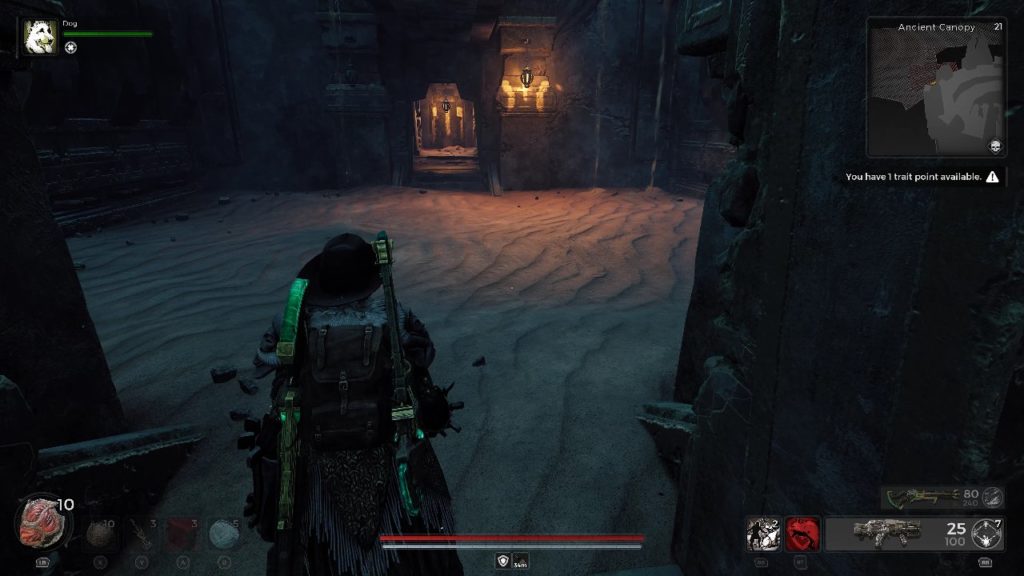Activate the crossbow's weapon mod icon
1024x576 pixels.
click(x=992, y=497)
